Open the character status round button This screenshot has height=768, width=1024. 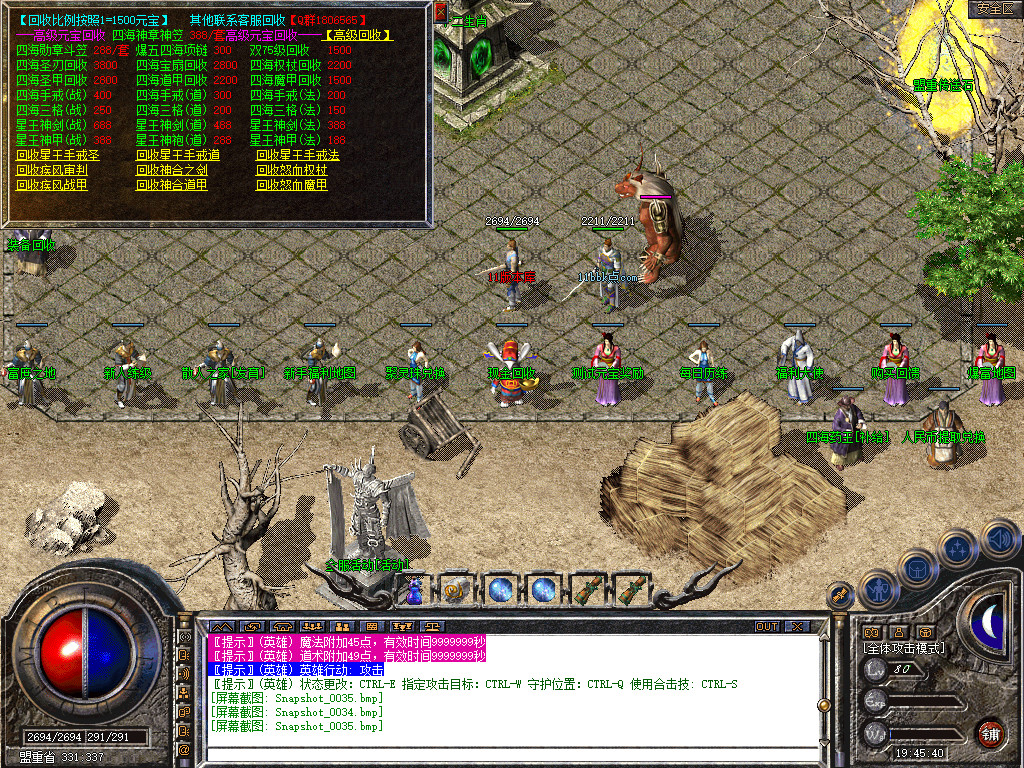(x=879, y=591)
